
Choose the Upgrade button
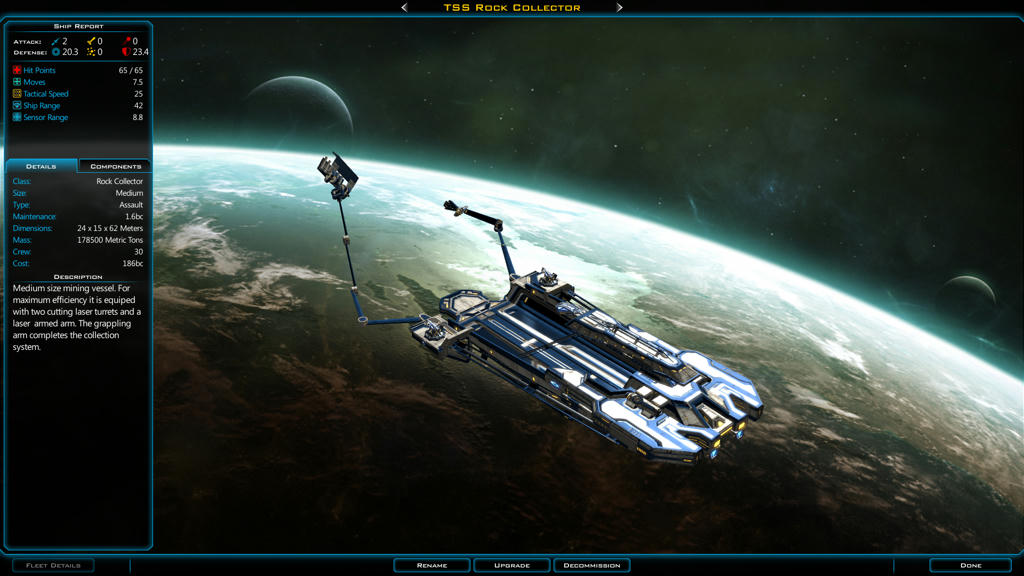[512, 565]
